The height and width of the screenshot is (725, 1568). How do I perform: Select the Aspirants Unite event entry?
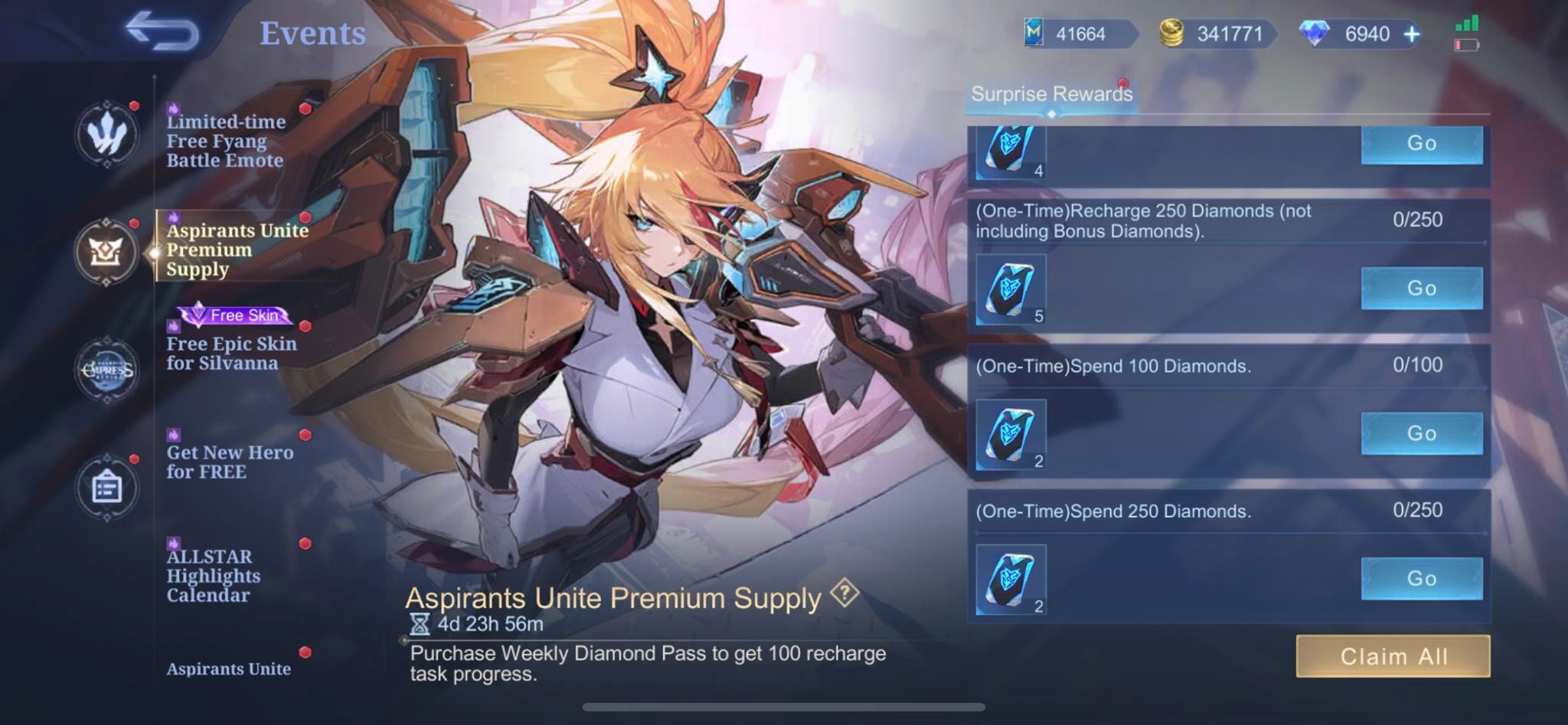coord(227,668)
